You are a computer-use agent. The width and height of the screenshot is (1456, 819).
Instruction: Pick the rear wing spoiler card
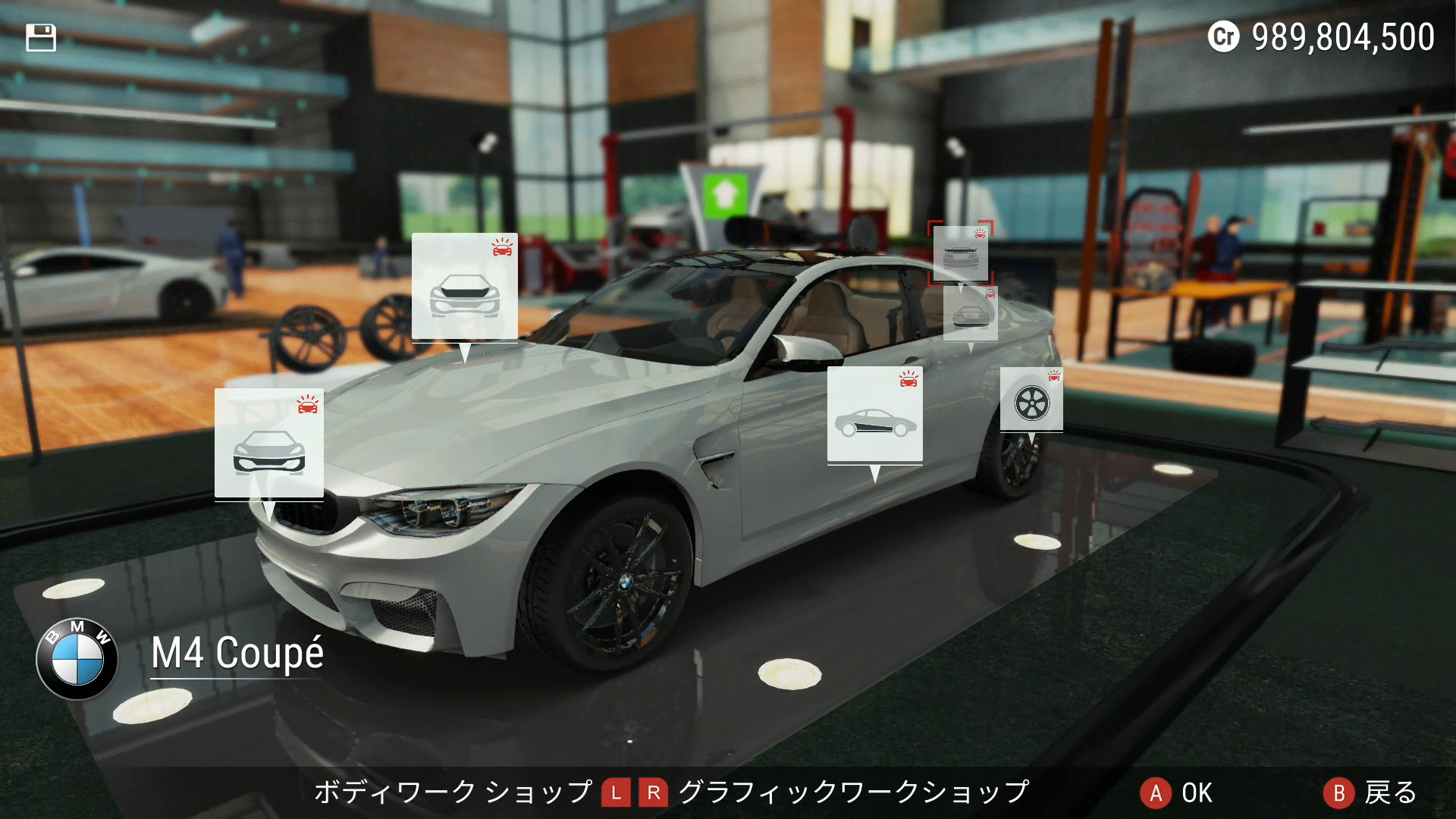coord(960,253)
